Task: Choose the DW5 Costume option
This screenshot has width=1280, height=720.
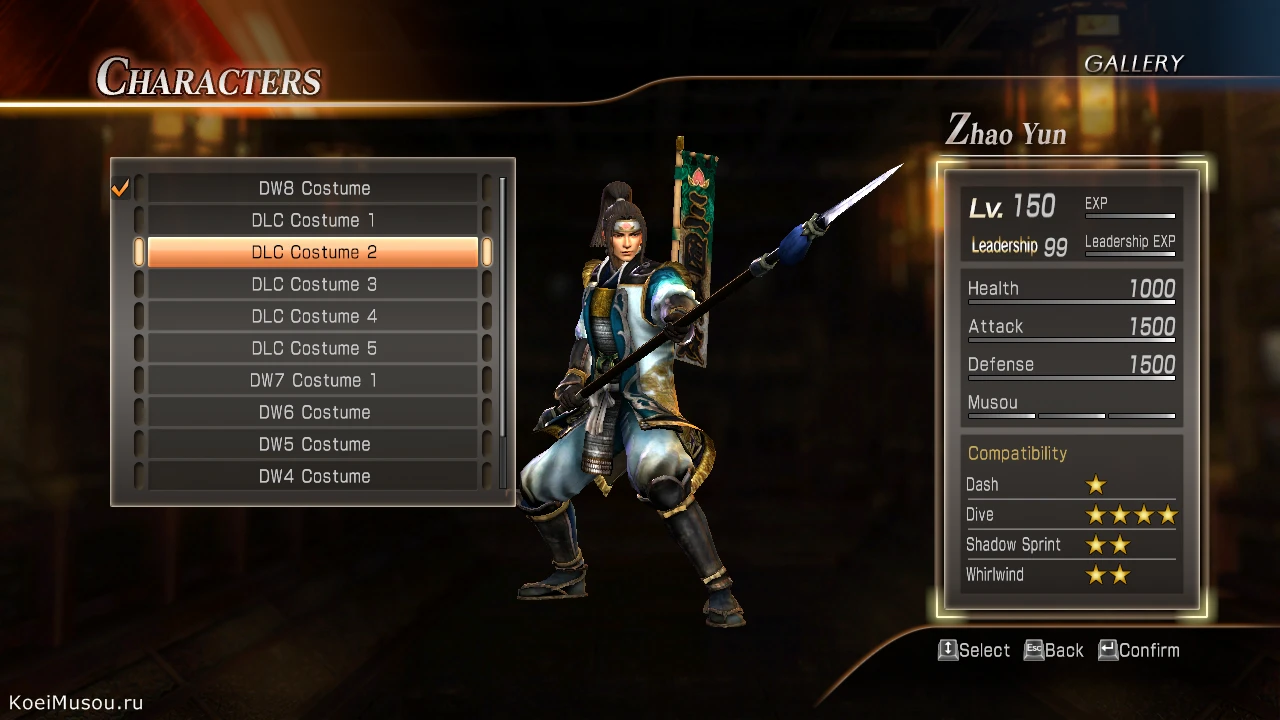Action: tap(313, 444)
